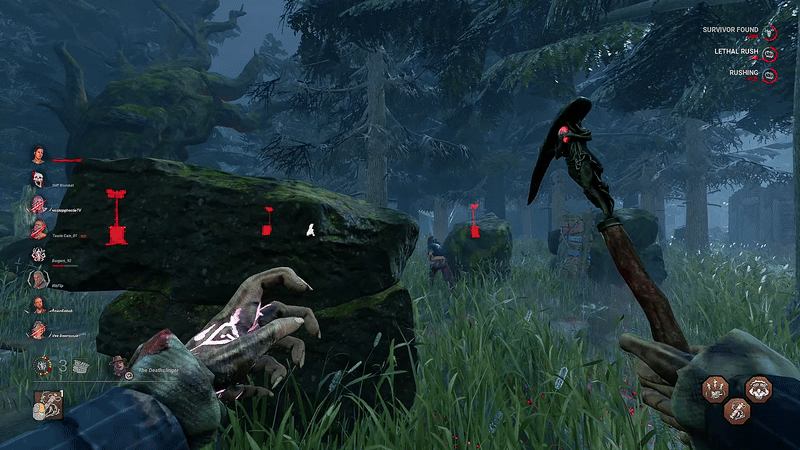
Task: Select the Lethal Rush score event icon
Action: tap(769, 53)
